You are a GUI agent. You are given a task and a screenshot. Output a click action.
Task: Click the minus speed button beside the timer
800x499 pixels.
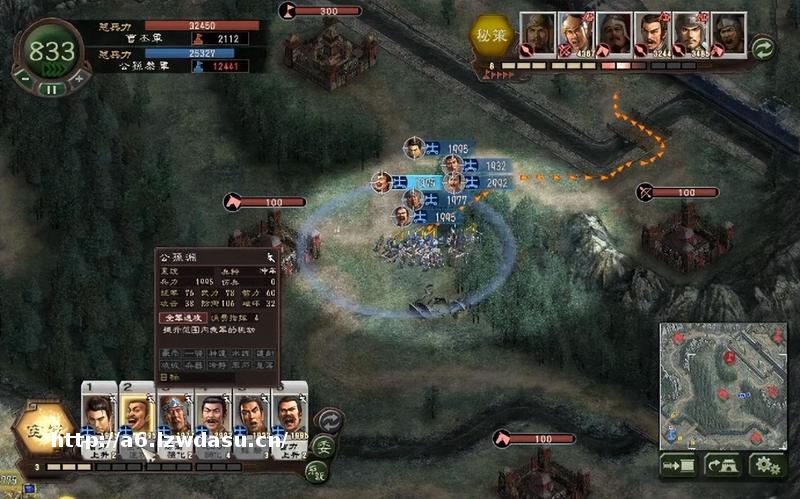pyautogui.click(x=23, y=77)
